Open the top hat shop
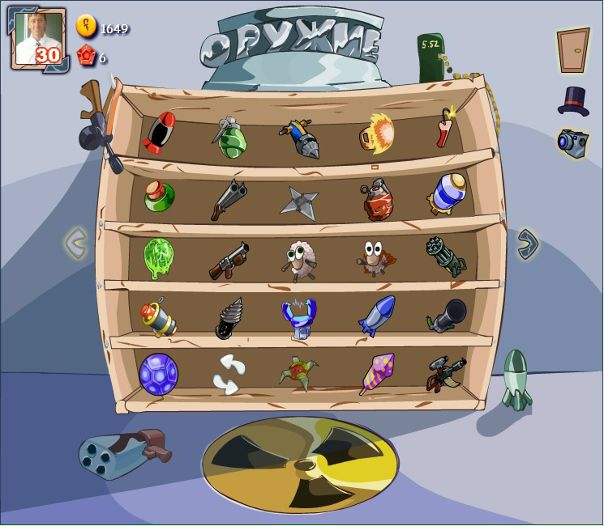 pyautogui.click(x=573, y=100)
